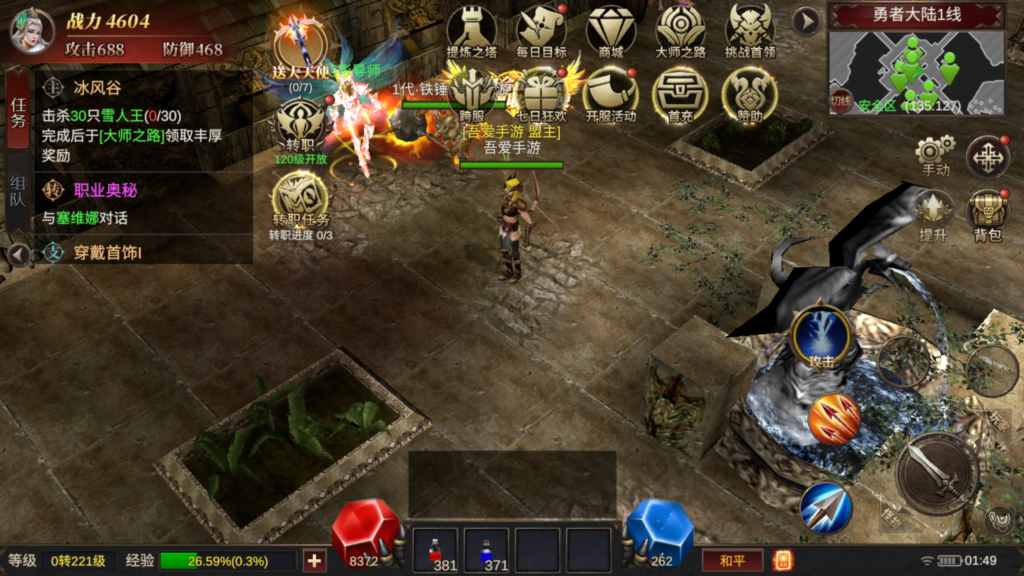Open the 提炼之塔 tower icon

(471, 31)
